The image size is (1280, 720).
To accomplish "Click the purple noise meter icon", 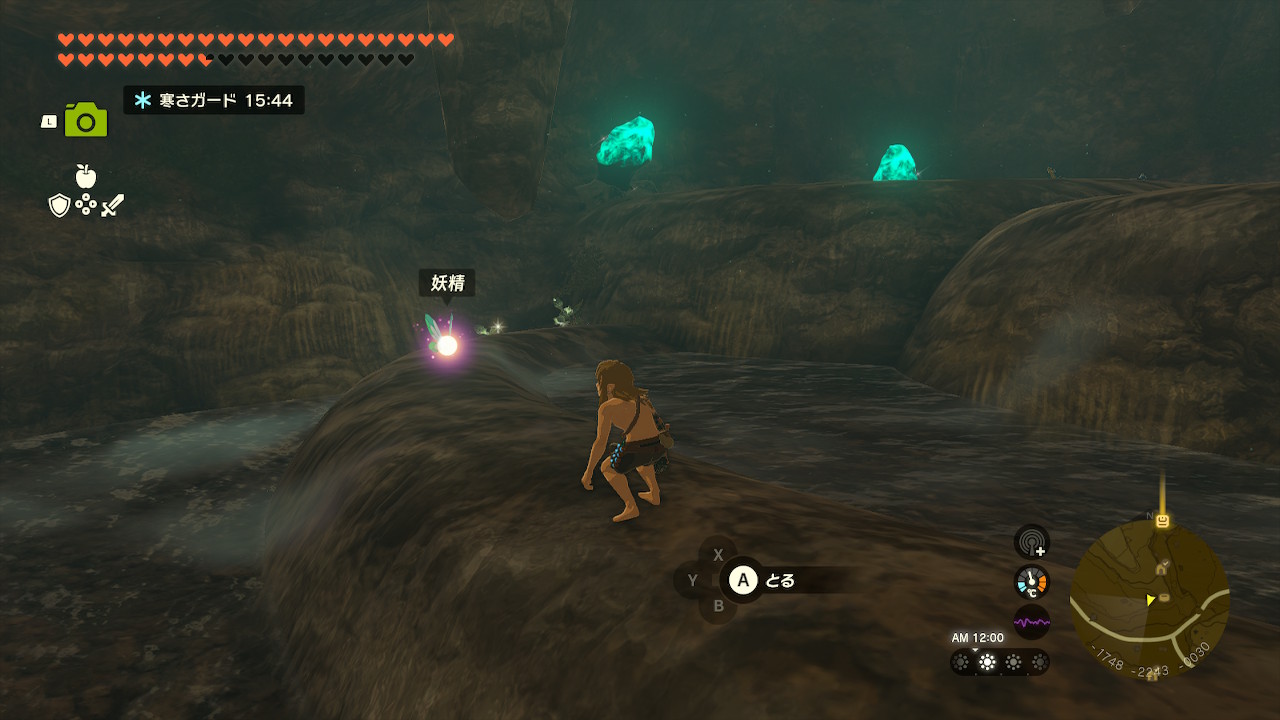I will click(x=1031, y=622).
